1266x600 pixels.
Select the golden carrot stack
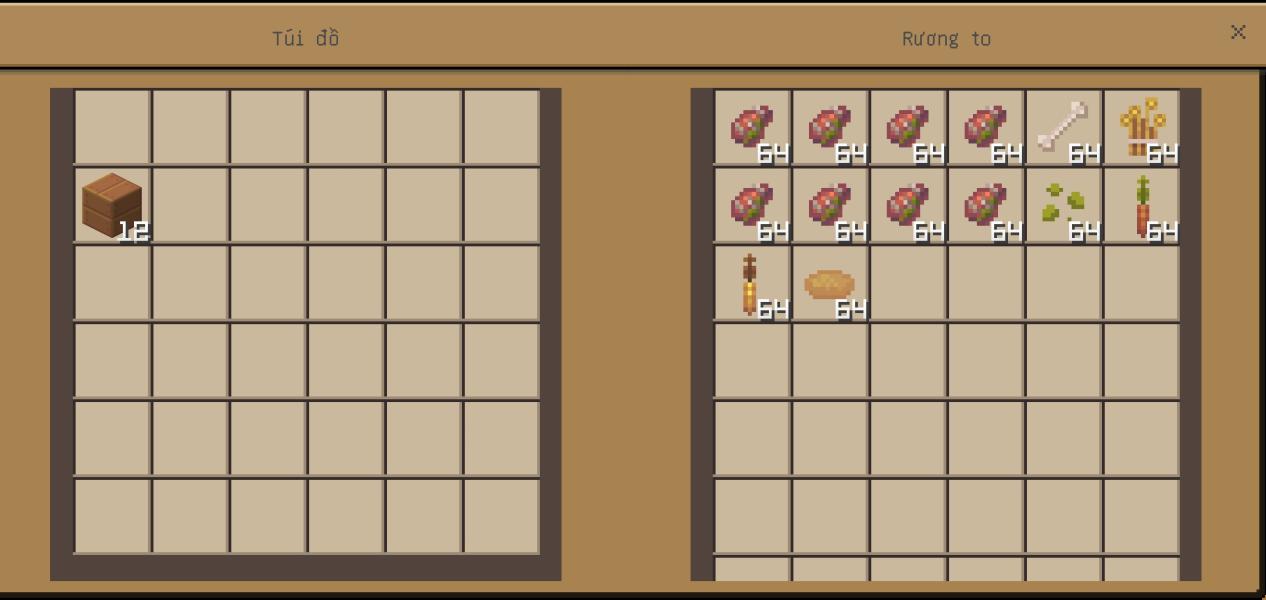(x=752, y=283)
